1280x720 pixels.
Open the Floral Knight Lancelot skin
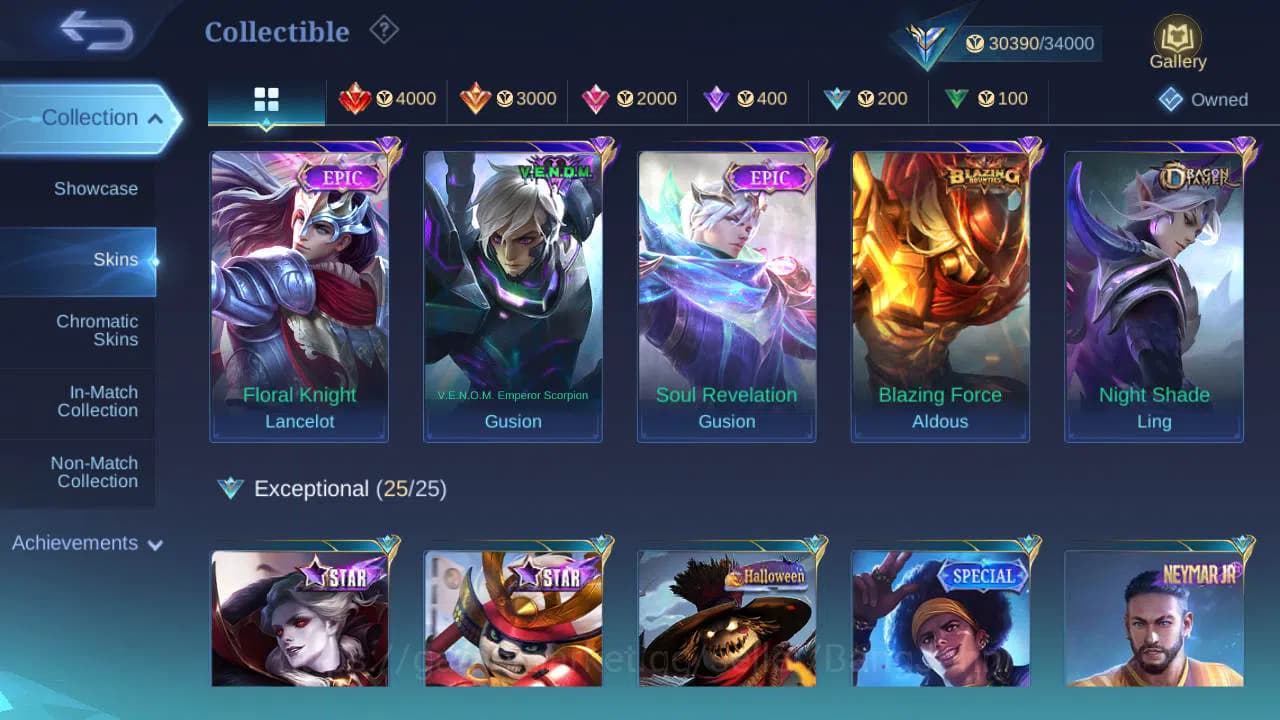pos(300,290)
